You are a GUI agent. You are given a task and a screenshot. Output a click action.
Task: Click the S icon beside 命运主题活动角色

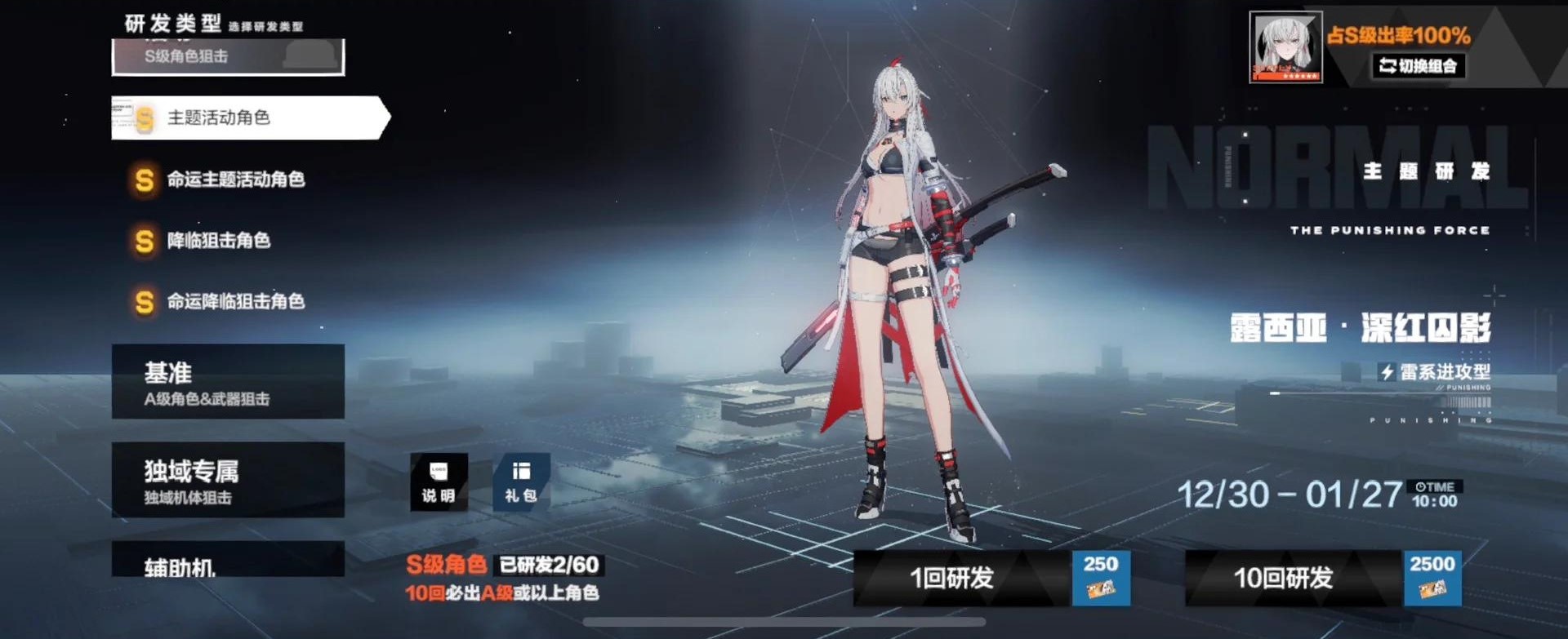(143, 180)
